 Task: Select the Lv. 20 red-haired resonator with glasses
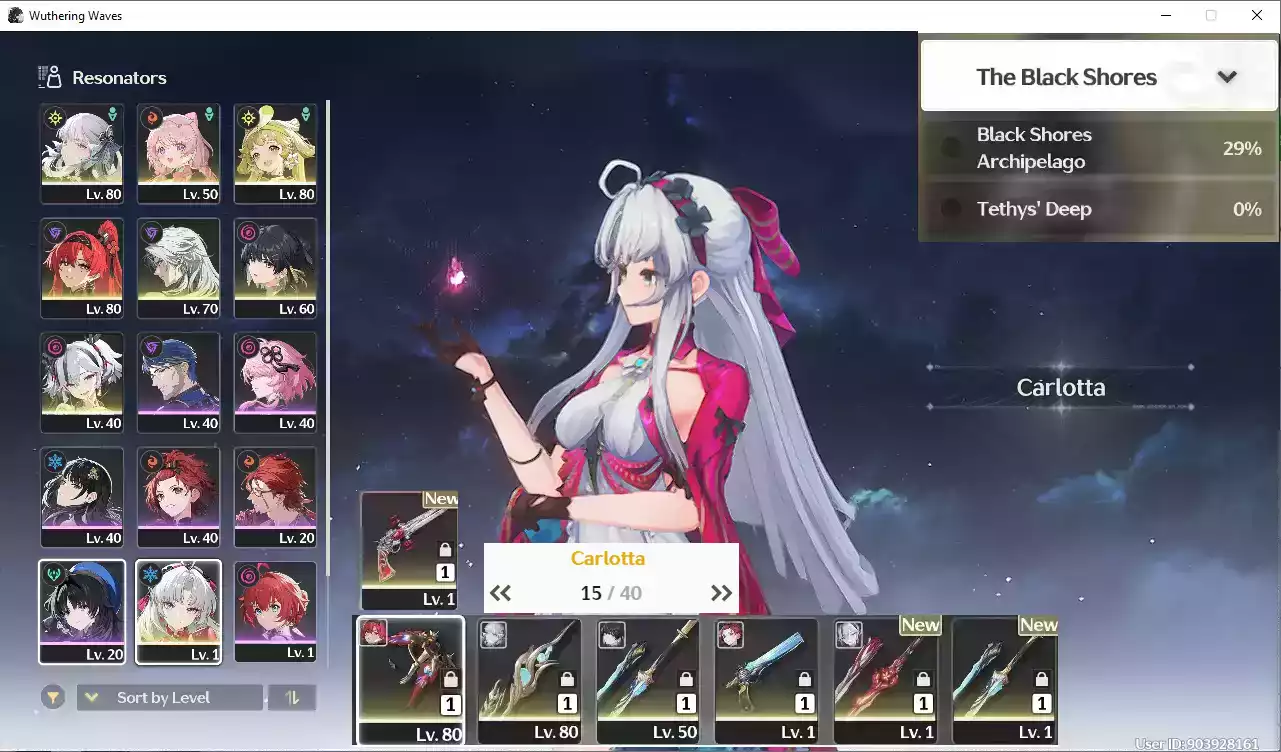pyautogui.click(x=275, y=497)
